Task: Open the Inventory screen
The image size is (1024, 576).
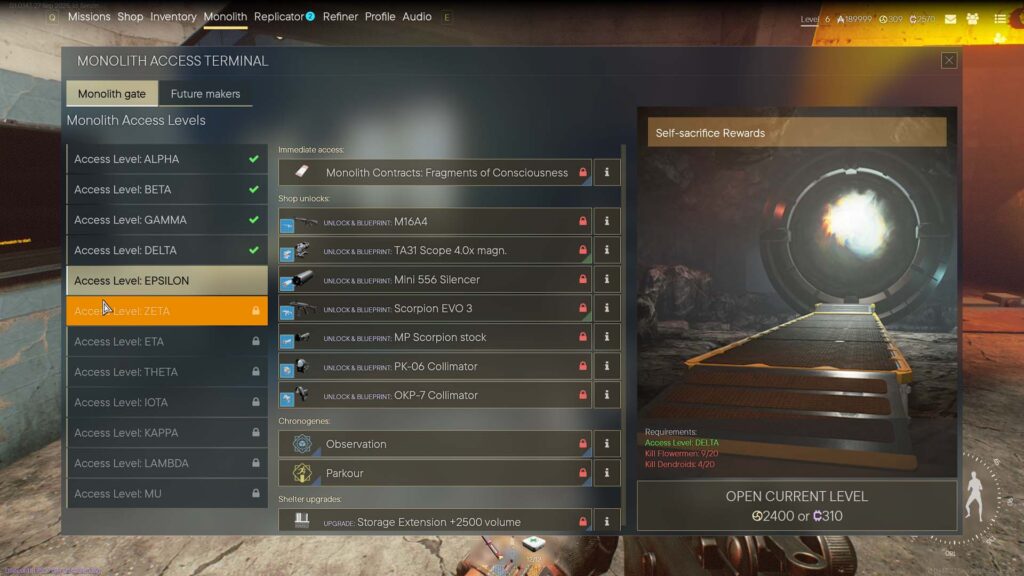Action: (173, 17)
